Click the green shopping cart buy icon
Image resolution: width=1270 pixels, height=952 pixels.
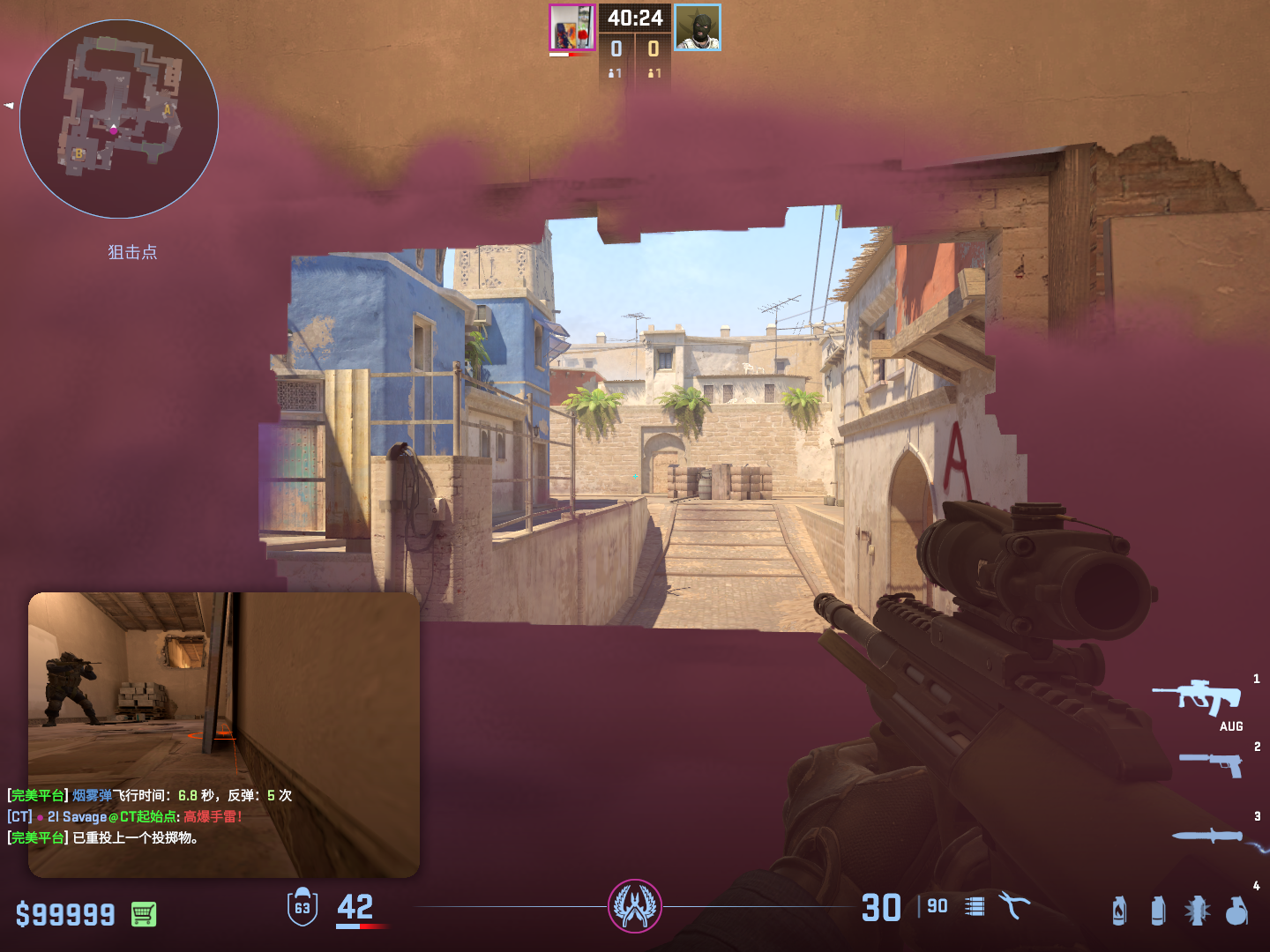click(x=144, y=914)
